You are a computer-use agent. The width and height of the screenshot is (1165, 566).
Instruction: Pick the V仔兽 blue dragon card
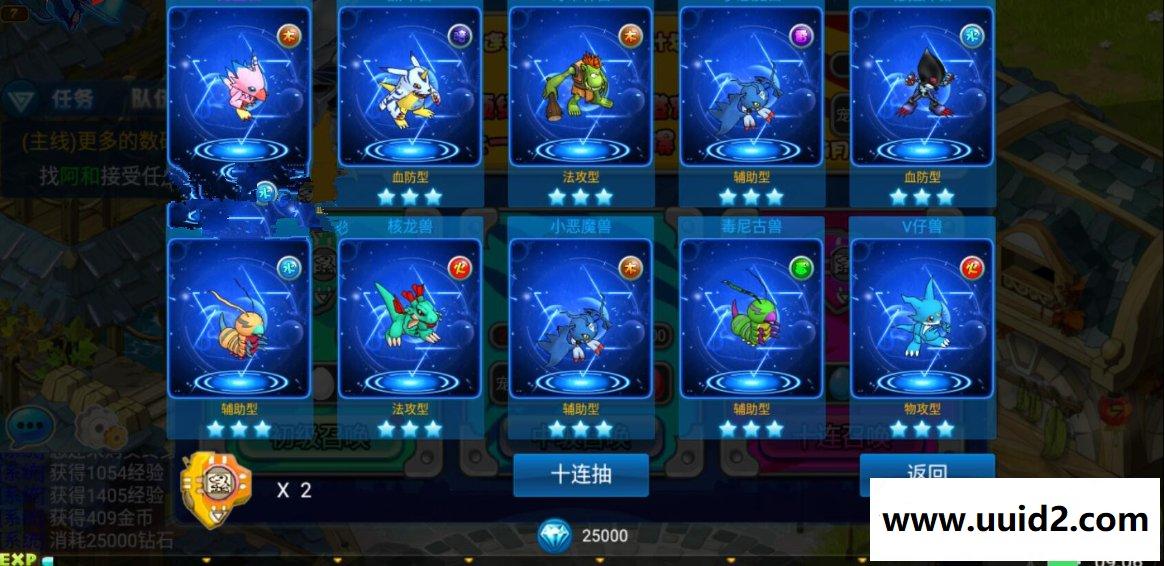[x=922, y=318]
